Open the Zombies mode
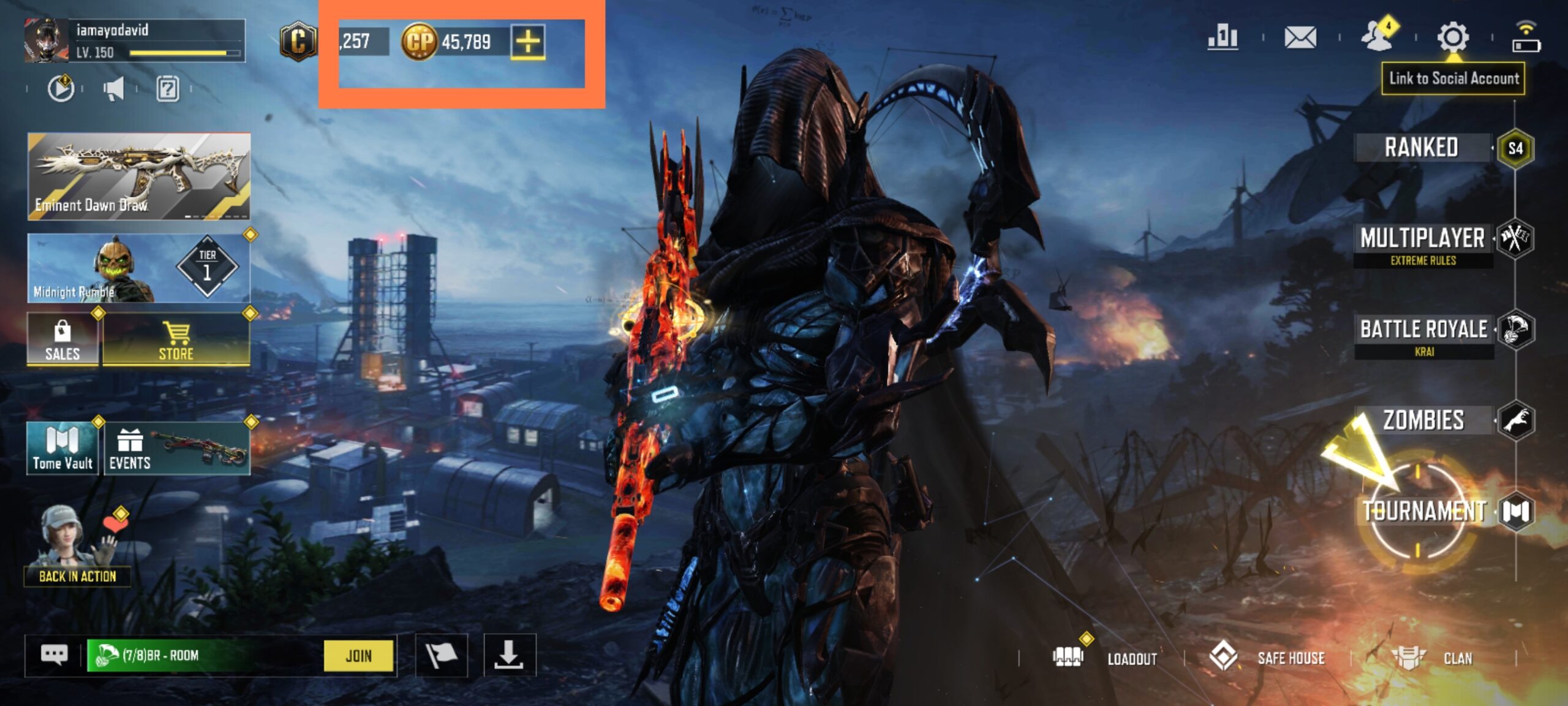 (x=1423, y=420)
